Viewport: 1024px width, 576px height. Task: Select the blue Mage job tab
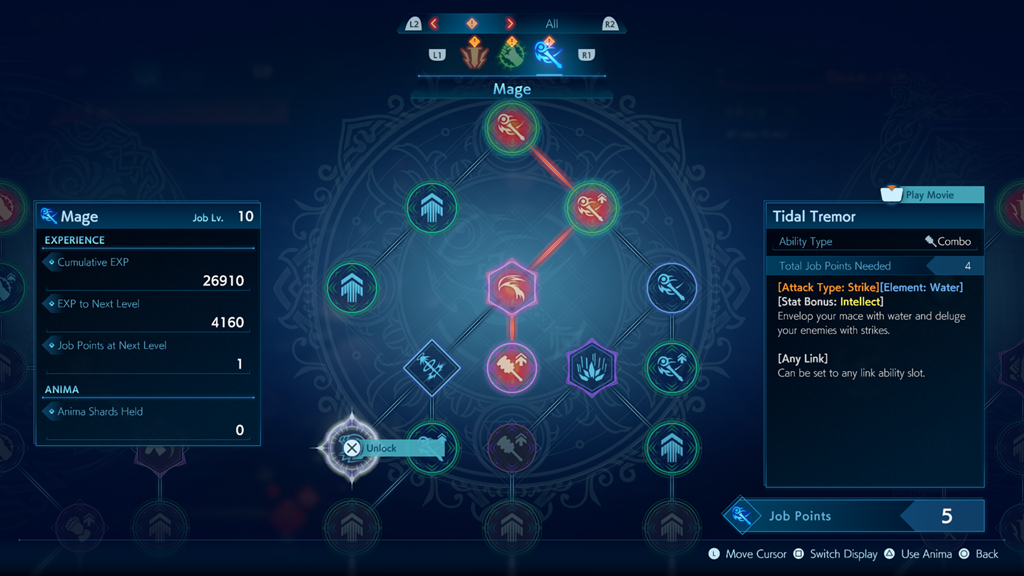(548, 54)
